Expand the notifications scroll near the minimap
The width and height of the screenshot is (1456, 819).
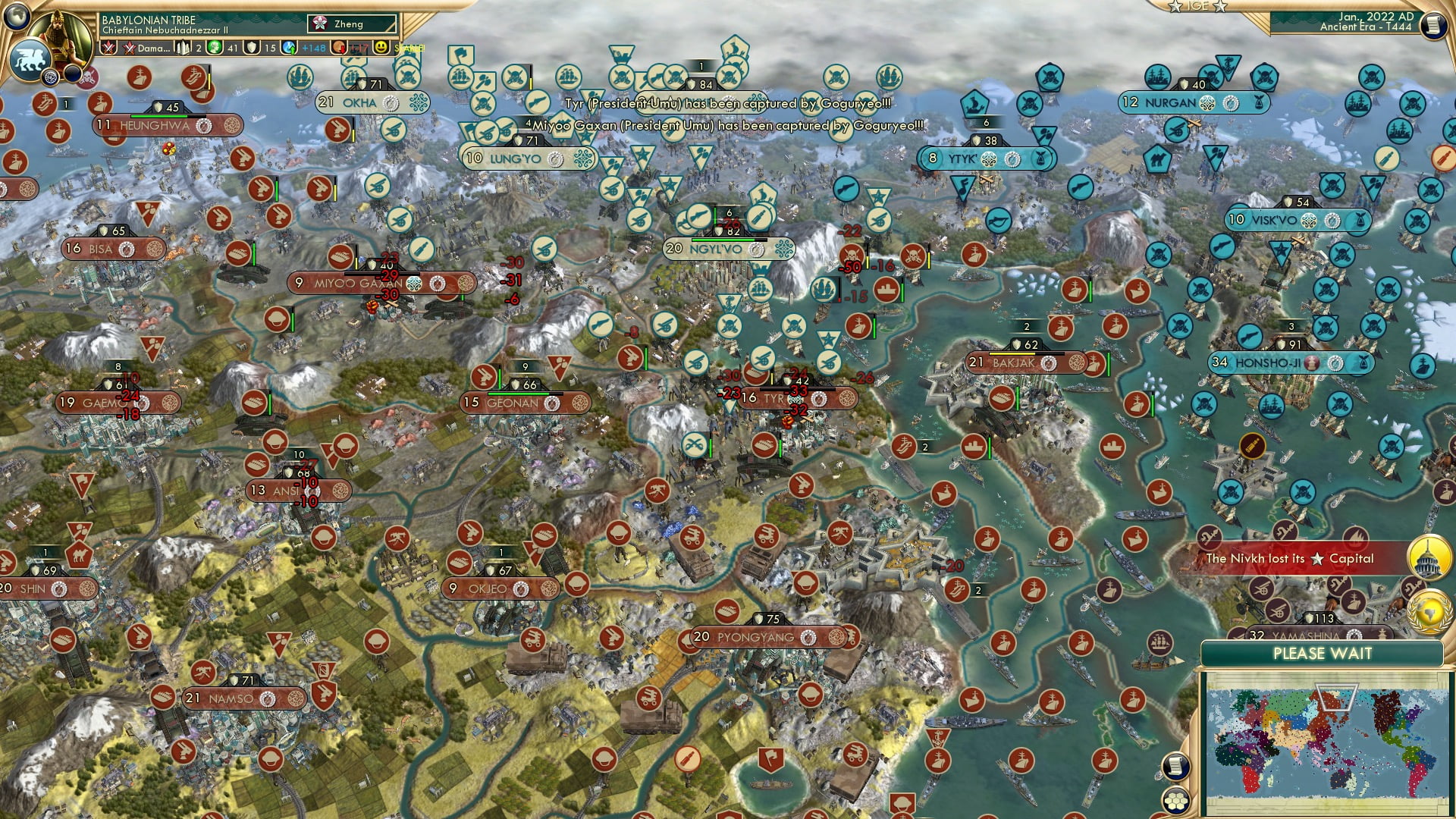[x=1176, y=767]
